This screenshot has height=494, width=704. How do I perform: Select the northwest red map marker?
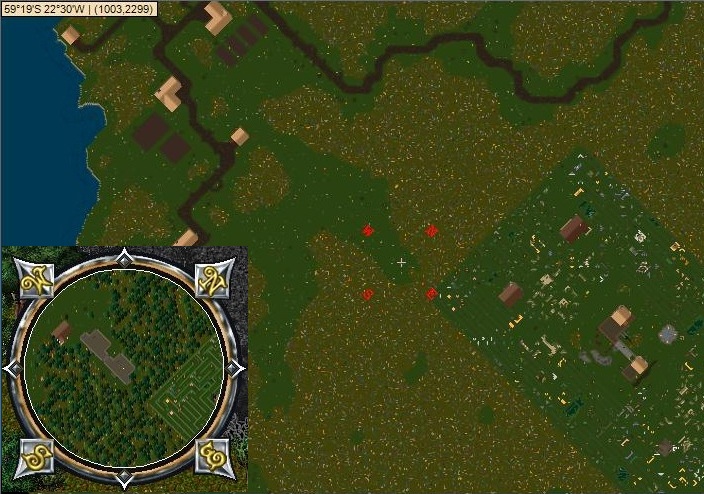point(368,231)
